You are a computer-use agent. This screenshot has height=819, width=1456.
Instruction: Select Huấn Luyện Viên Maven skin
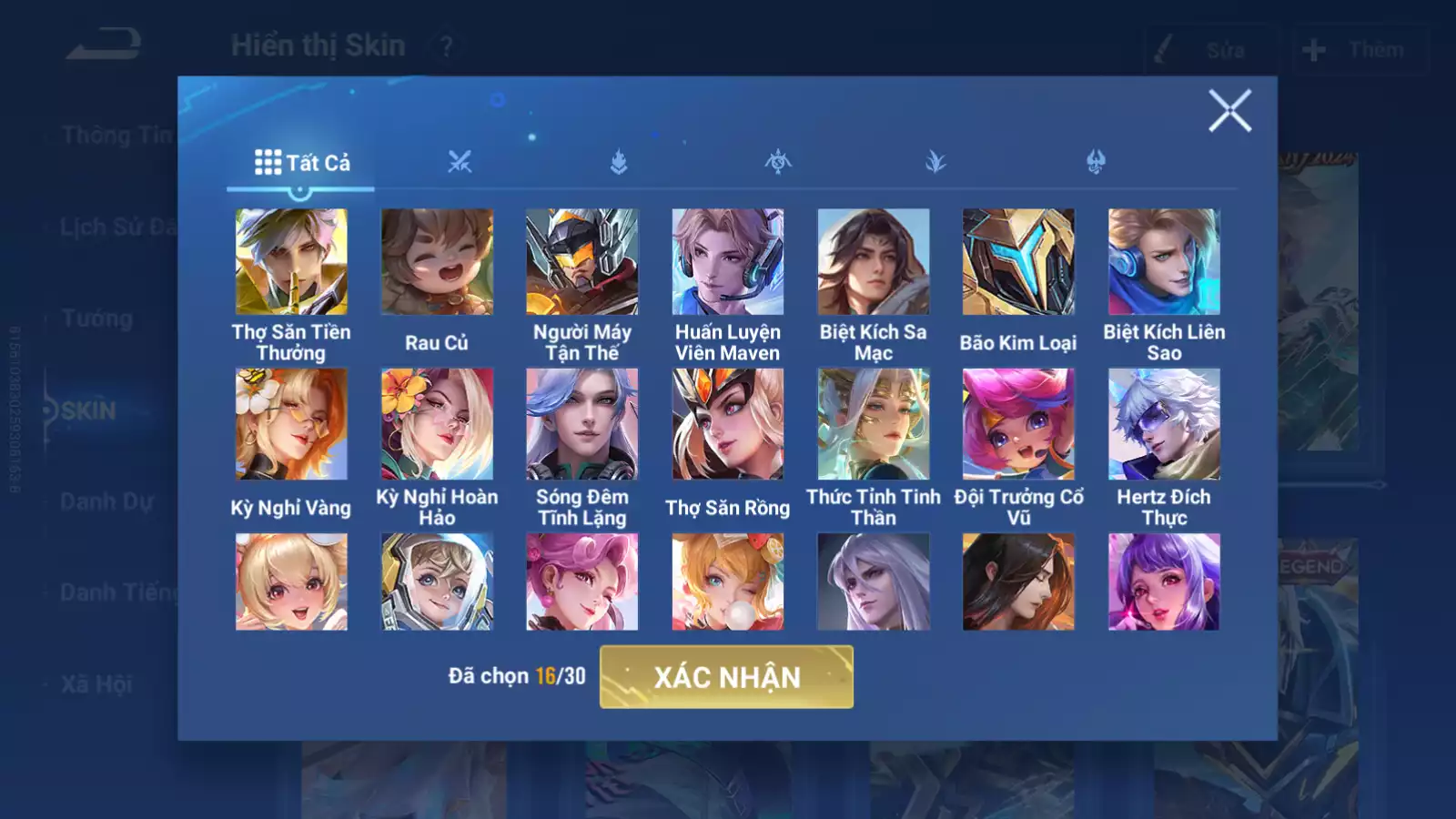[x=728, y=262]
